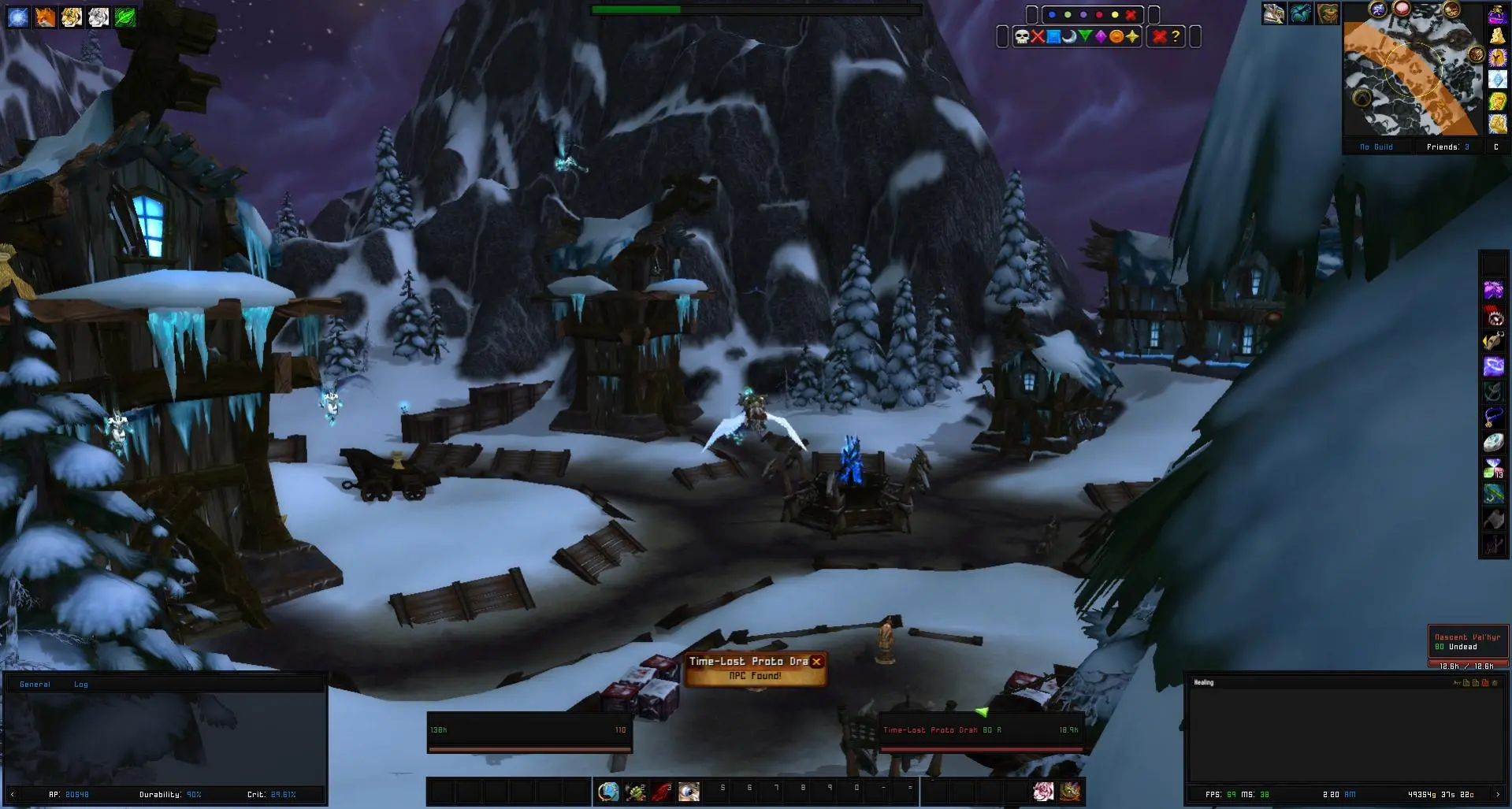Use the eyeball ability on the action bar
The width and height of the screenshot is (1512, 809).
coord(689,791)
